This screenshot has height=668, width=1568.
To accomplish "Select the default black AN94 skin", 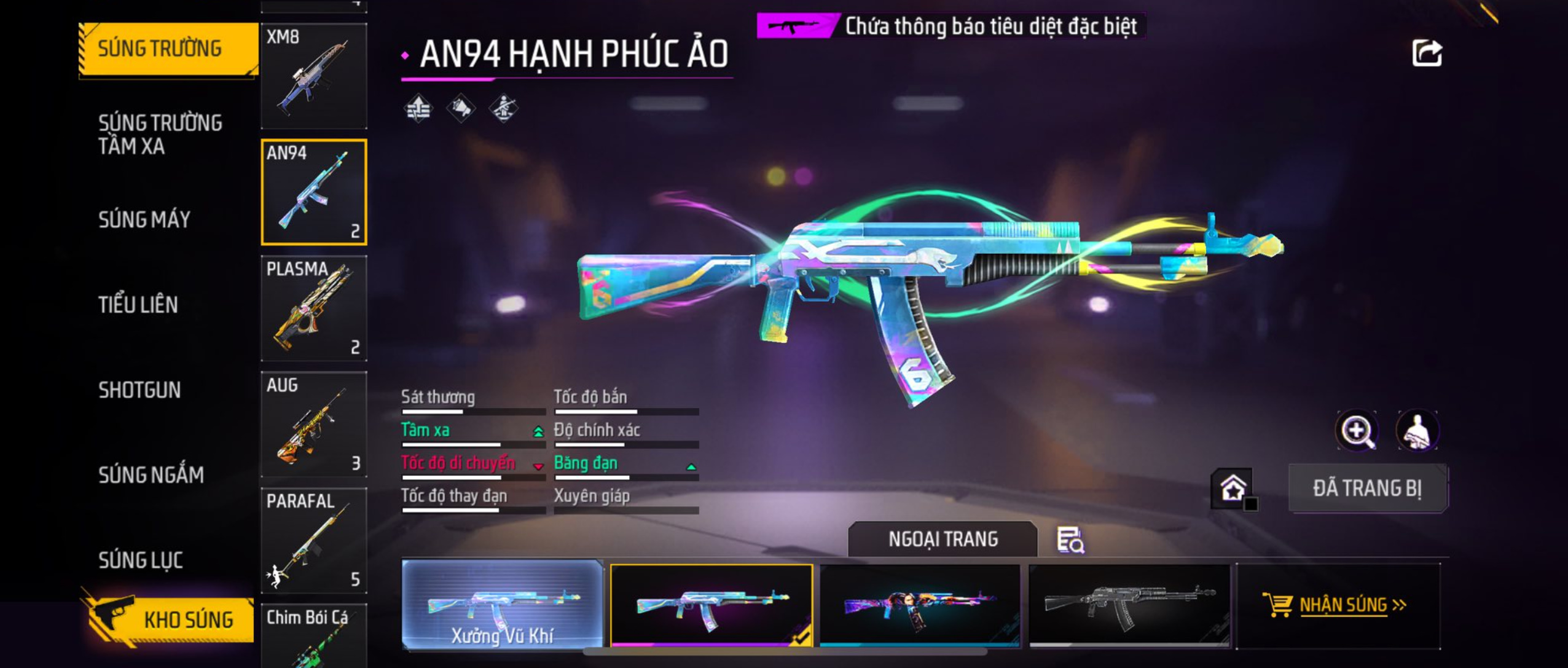I will click(1129, 604).
